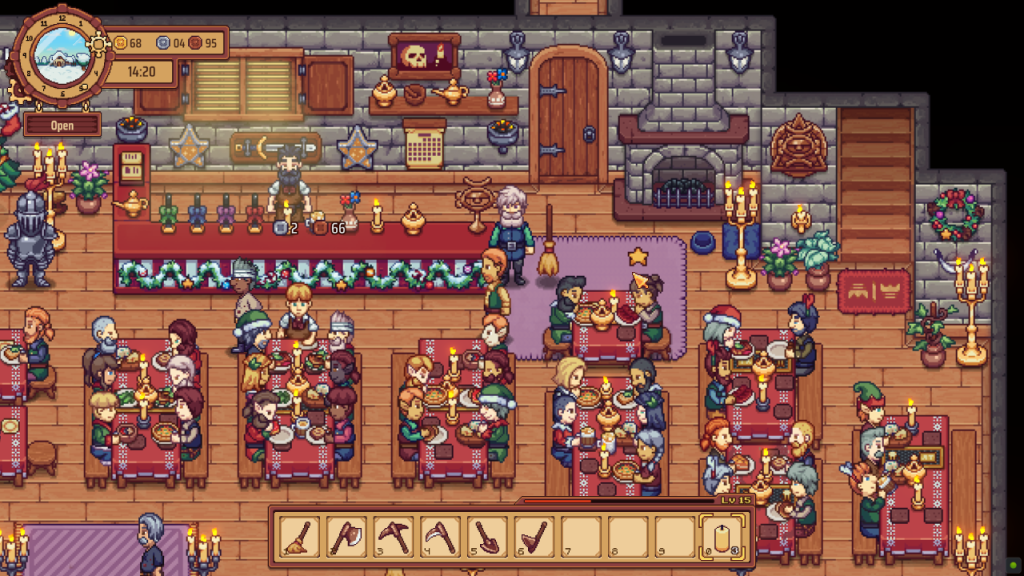
Task: Select the hoe in slot six
Action: click(x=535, y=537)
